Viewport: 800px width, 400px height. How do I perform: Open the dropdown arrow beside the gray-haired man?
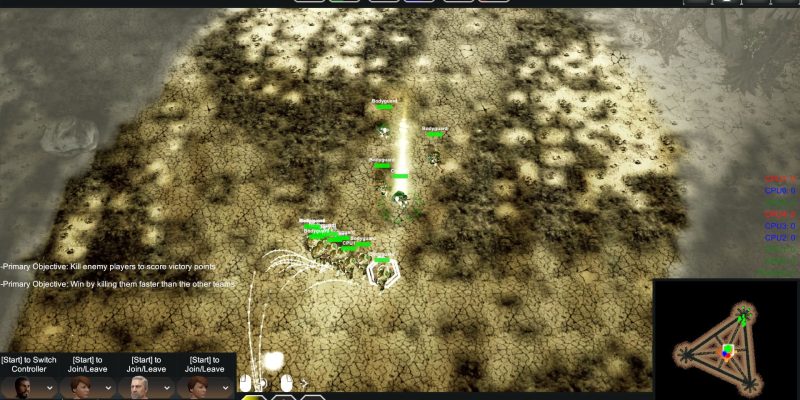pyautogui.click(x=166, y=386)
